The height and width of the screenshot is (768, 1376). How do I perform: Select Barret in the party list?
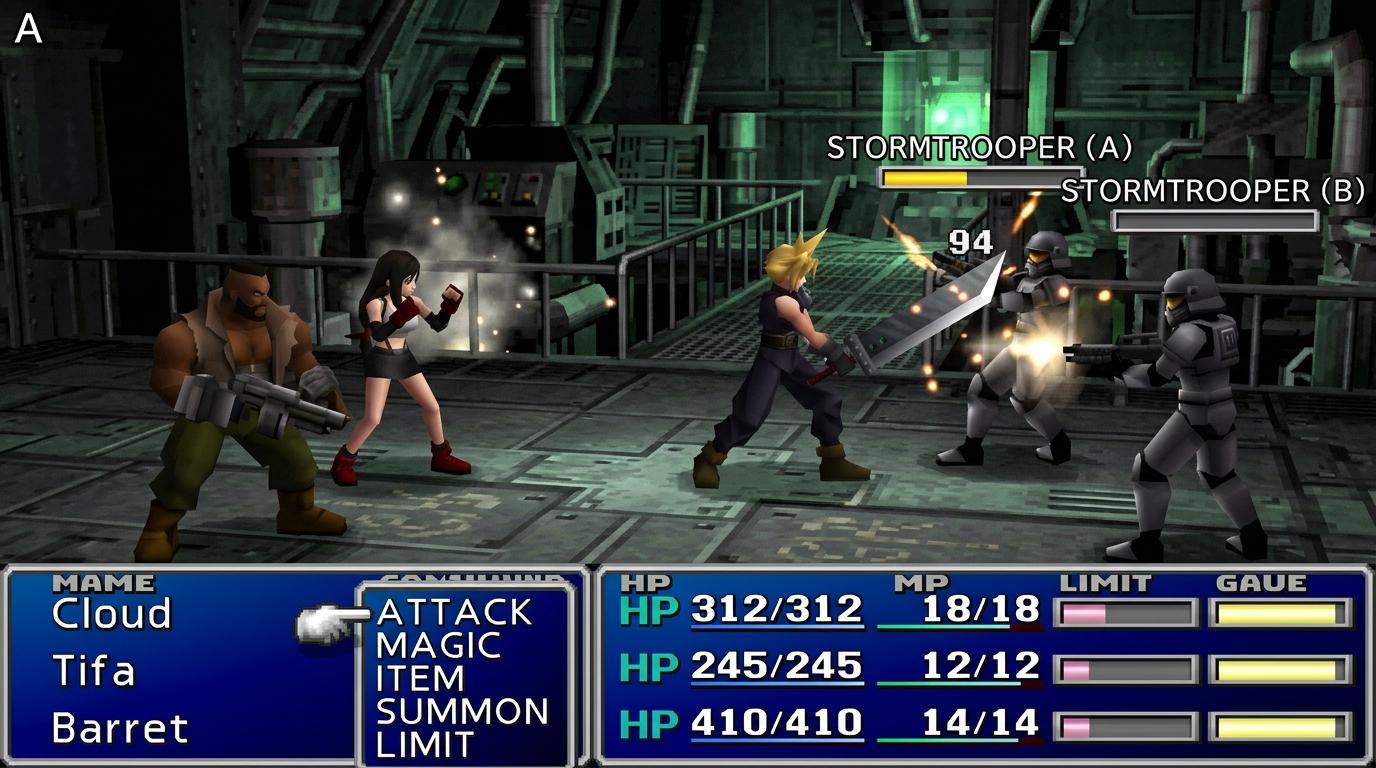tap(119, 728)
